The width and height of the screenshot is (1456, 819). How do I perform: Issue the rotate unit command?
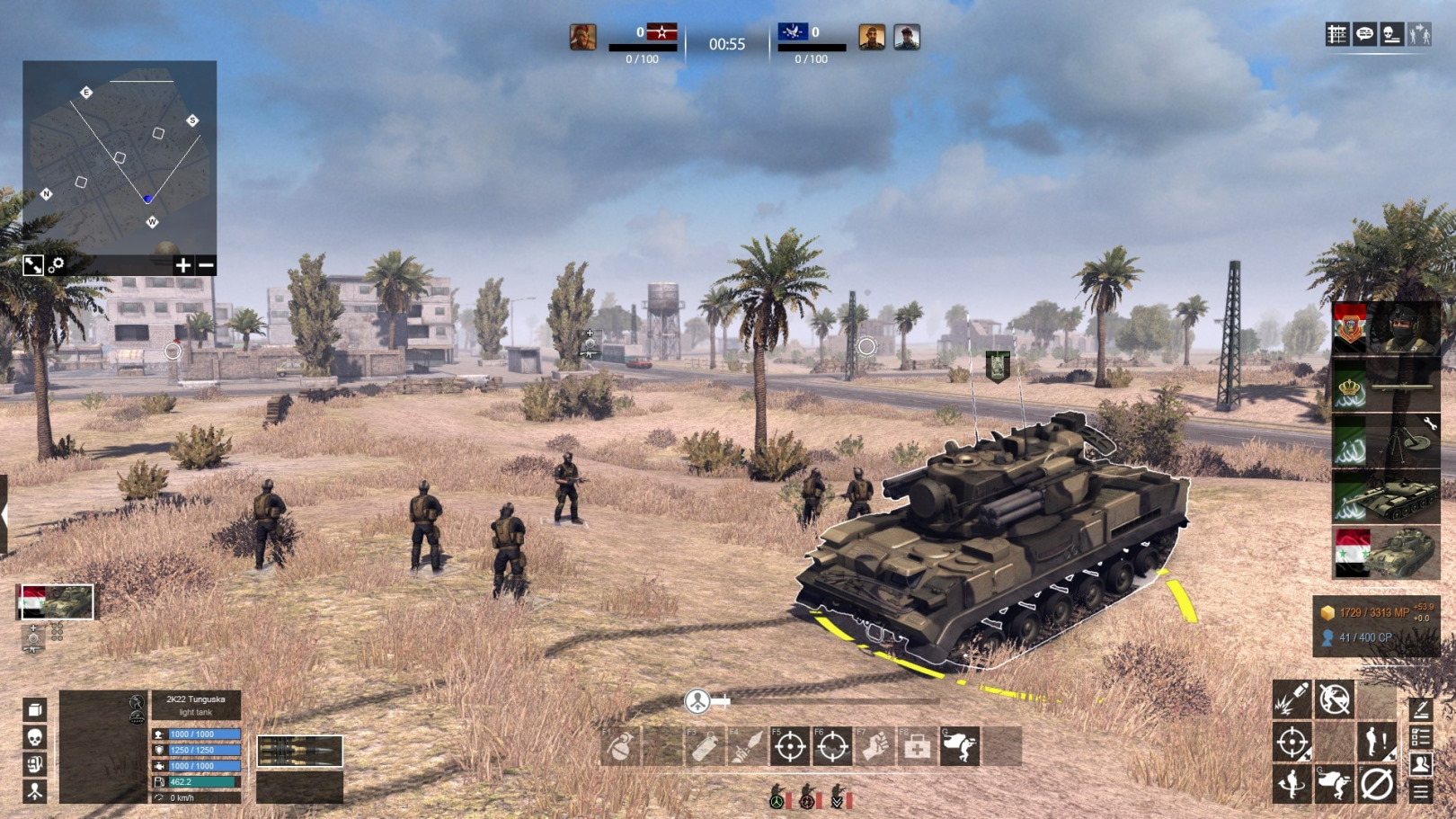(1292, 784)
